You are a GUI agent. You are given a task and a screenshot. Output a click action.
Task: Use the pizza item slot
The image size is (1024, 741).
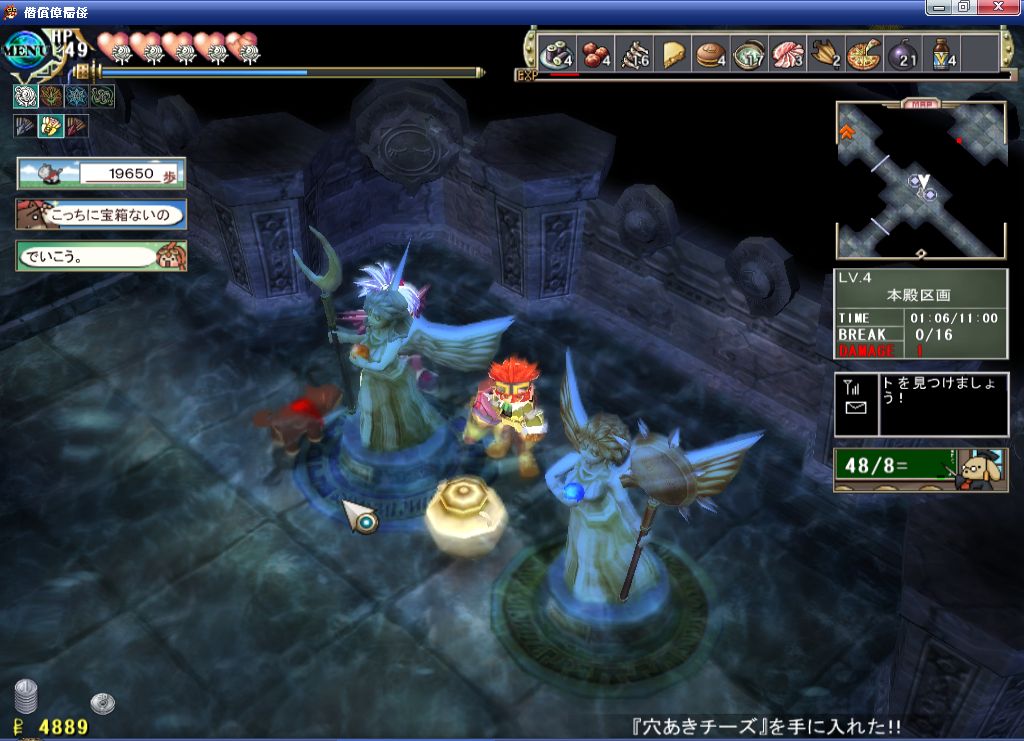(x=862, y=53)
